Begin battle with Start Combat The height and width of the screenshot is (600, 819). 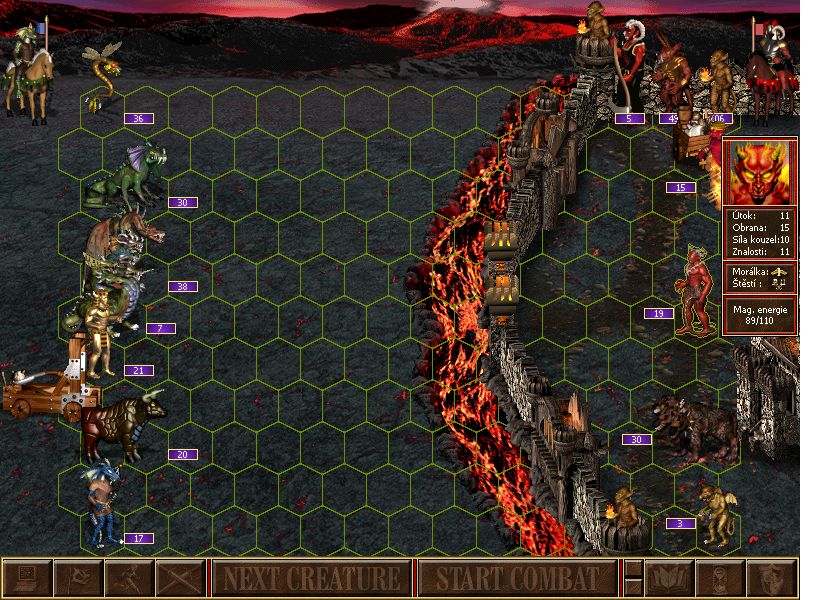point(517,578)
